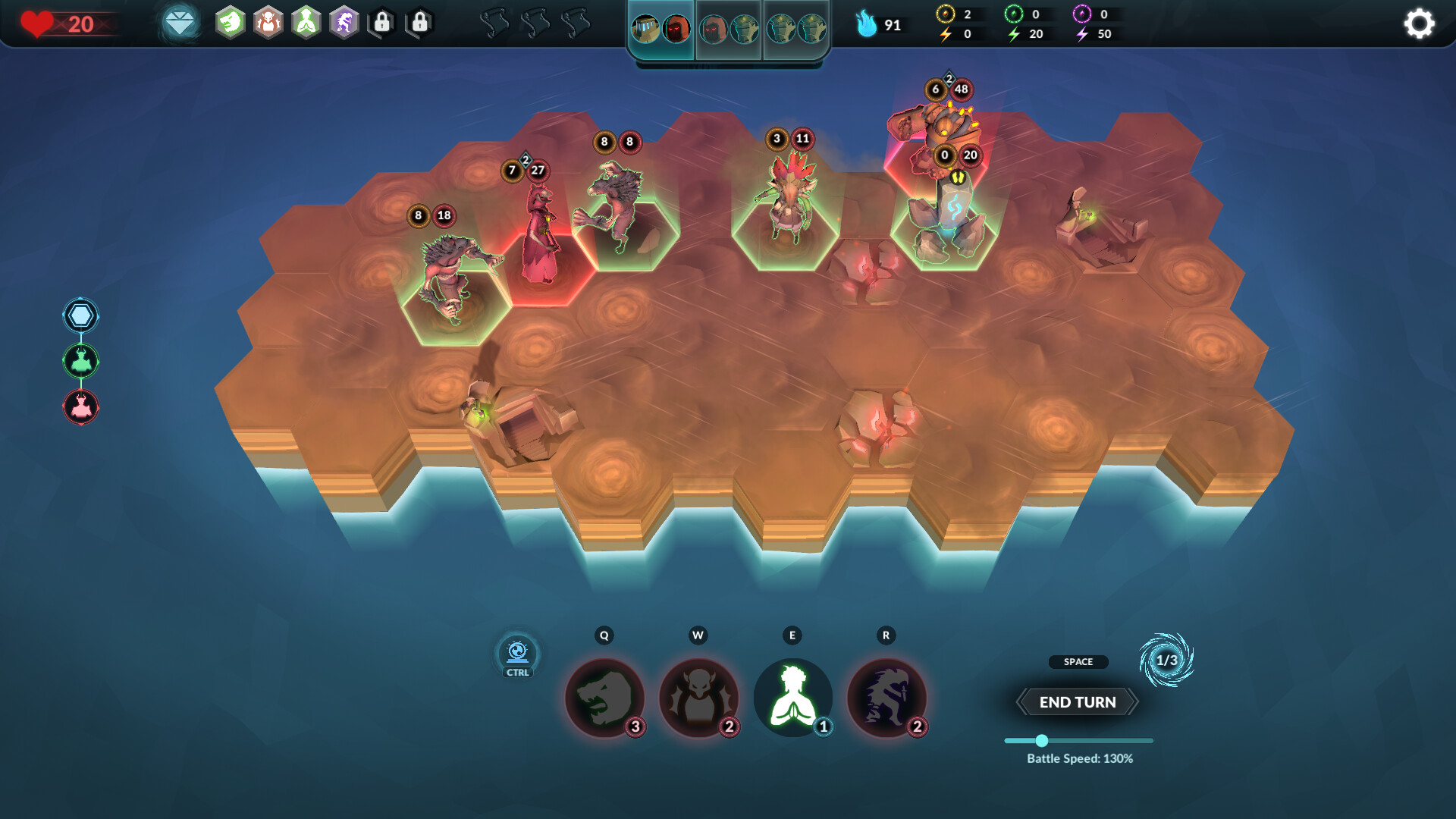The width and height of the screenshot is (1456, 819).
Task: Click the green wolf faction icon in top bar
Action: (x=229, y=24)
